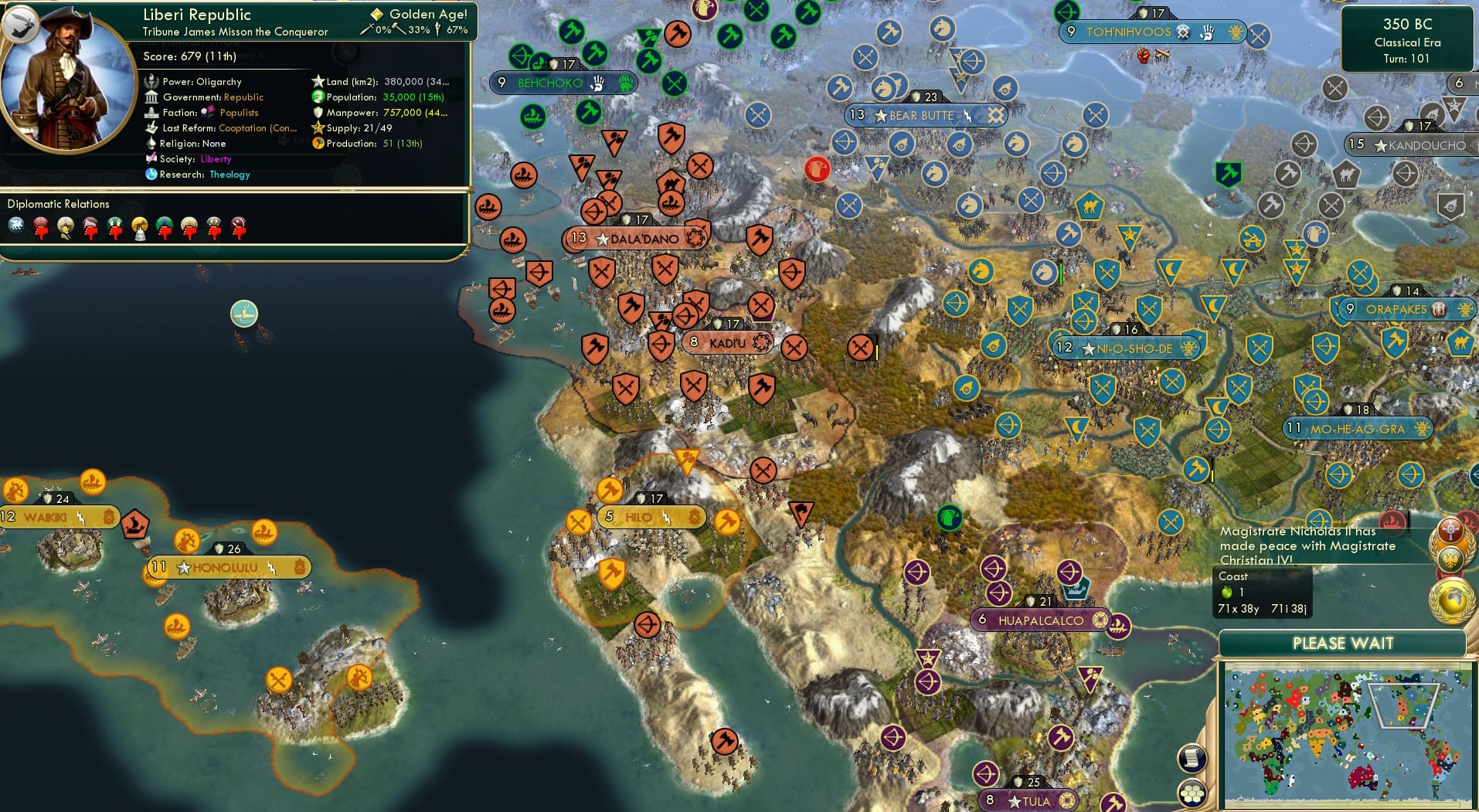This screenshot has height=812, width=1479.
Task: Open the first leader icon under Diplomatic Relations
Action: 16,226
